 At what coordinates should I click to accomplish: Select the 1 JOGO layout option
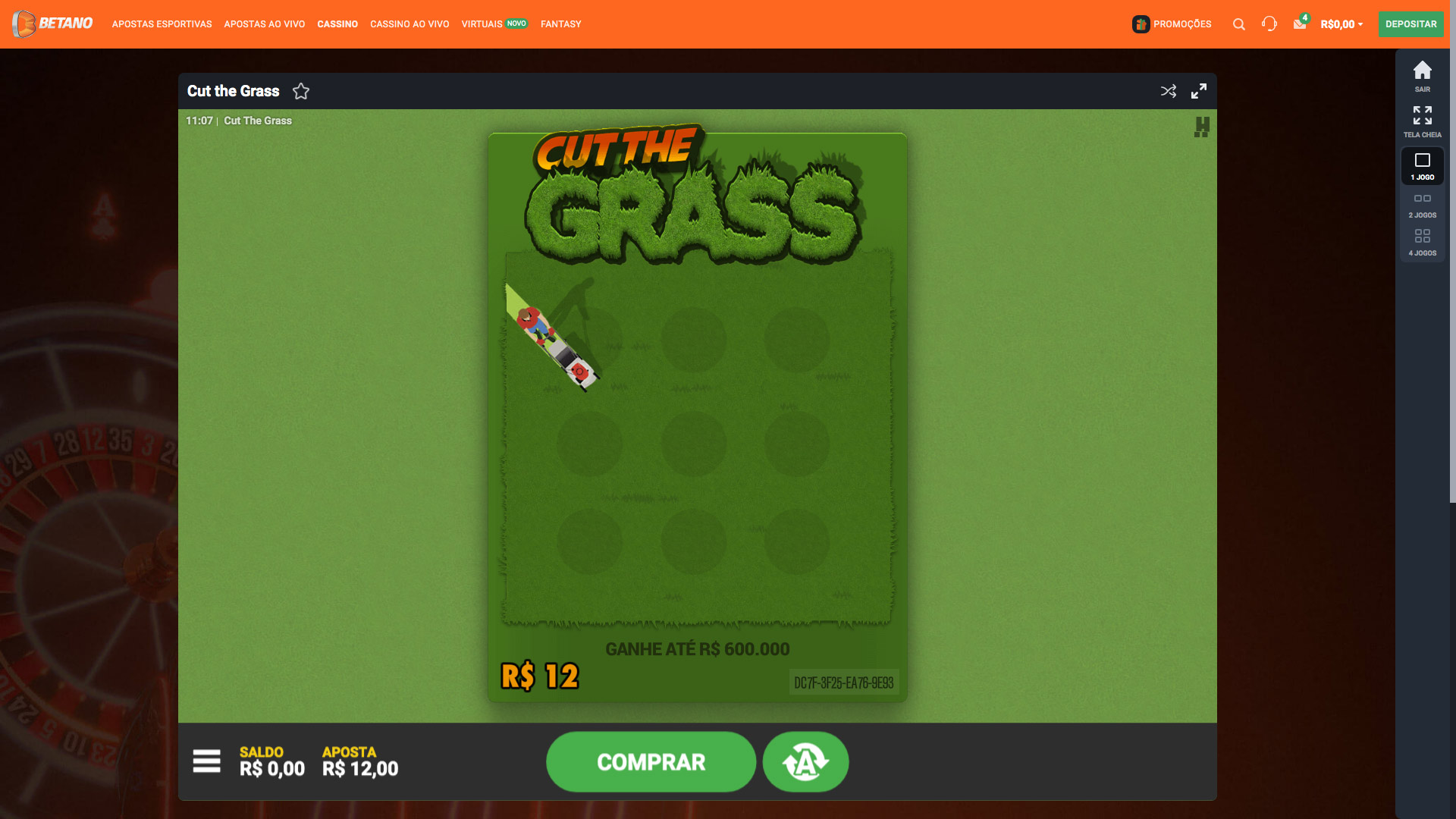click(x=1422, y=161)
